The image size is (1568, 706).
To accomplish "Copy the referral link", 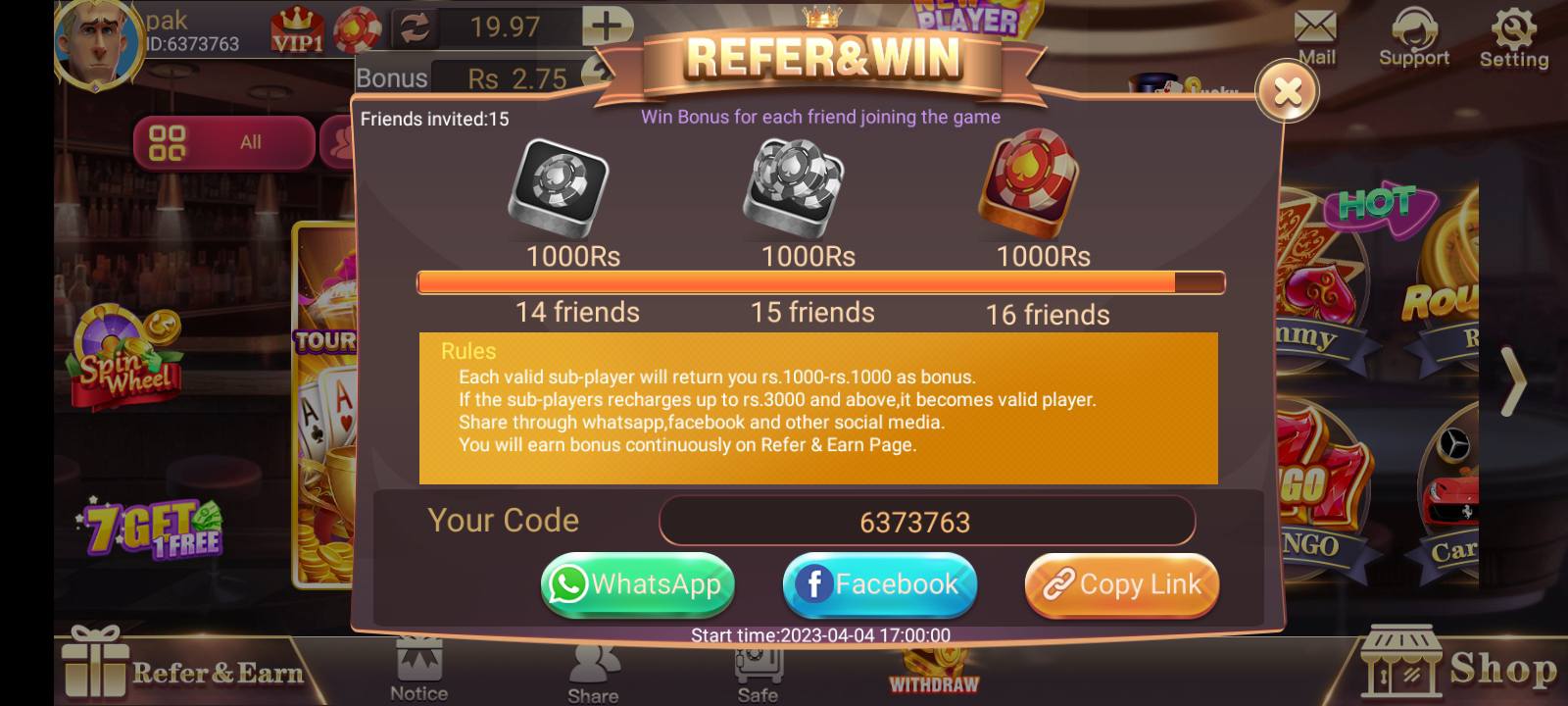I will pos(1121,584).
